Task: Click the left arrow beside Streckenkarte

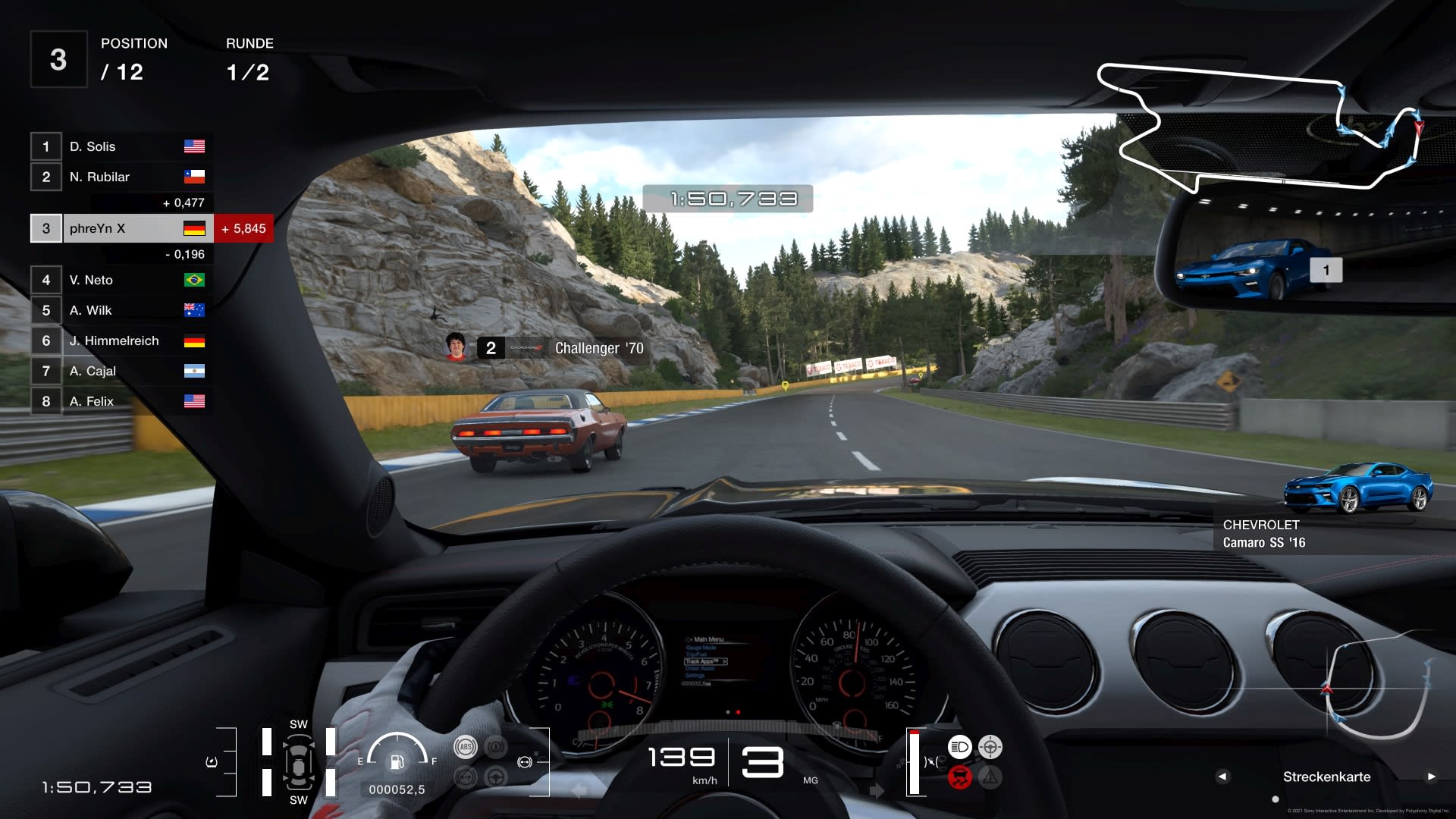Action: point(1222,777)
